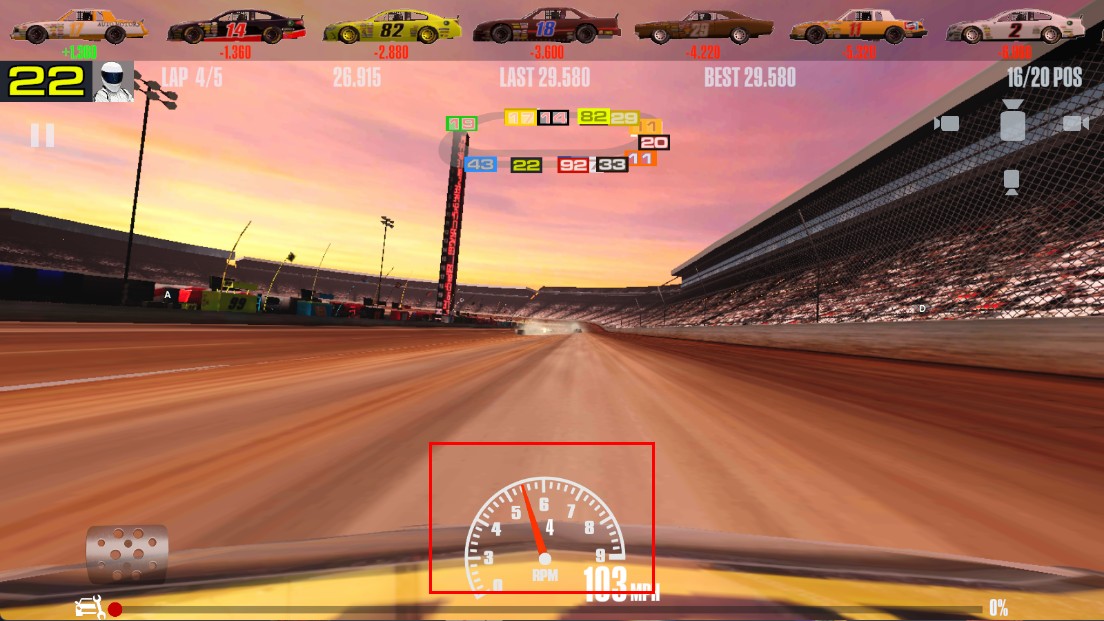Tap the brake pedal control
The image size is (1104, 621).
(127, 553)
